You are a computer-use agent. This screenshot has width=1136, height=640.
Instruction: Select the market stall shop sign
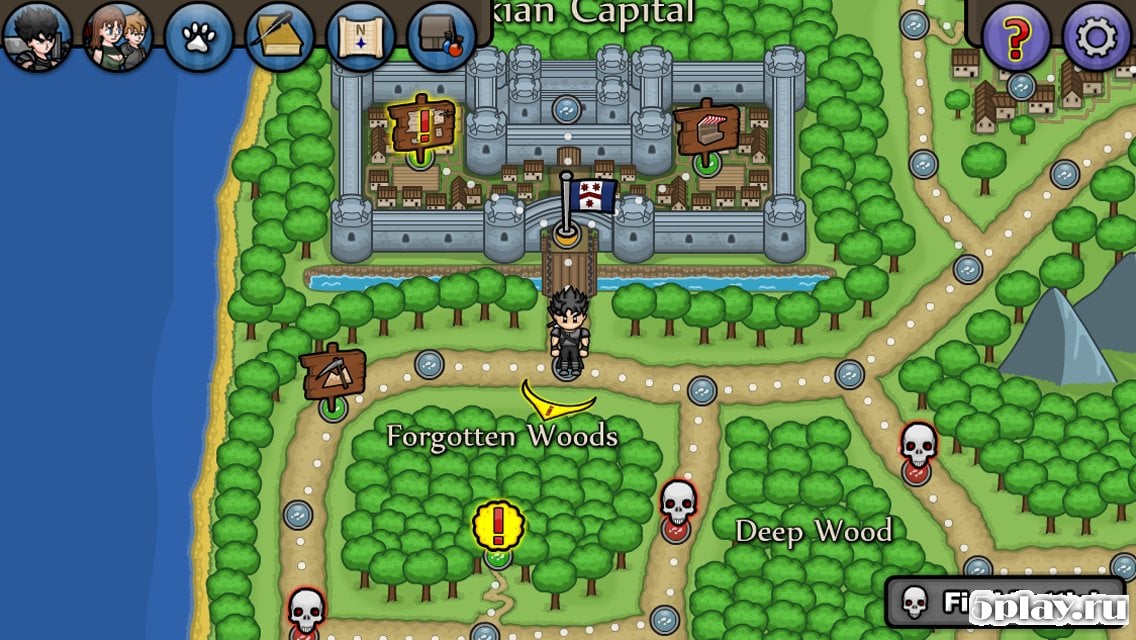pyautogui.click(x=707, y=129)
